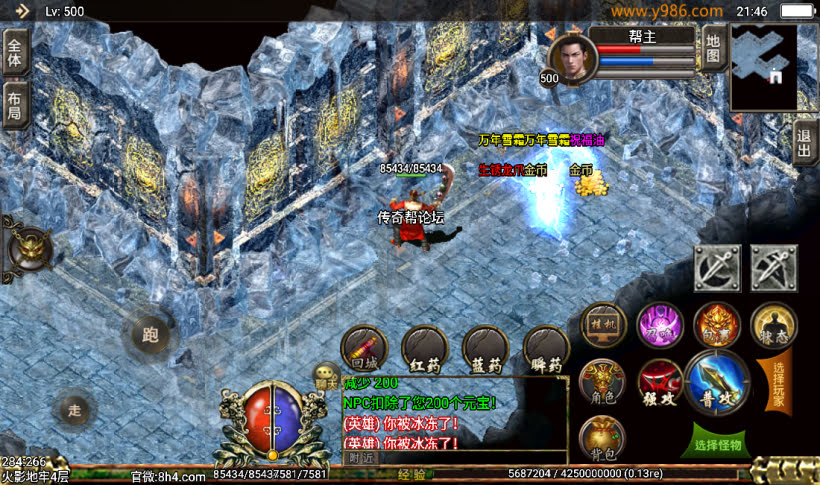Toggle 挂机 auto-battle mode
This screenshot has height=485, width=820.
(603, 323)
